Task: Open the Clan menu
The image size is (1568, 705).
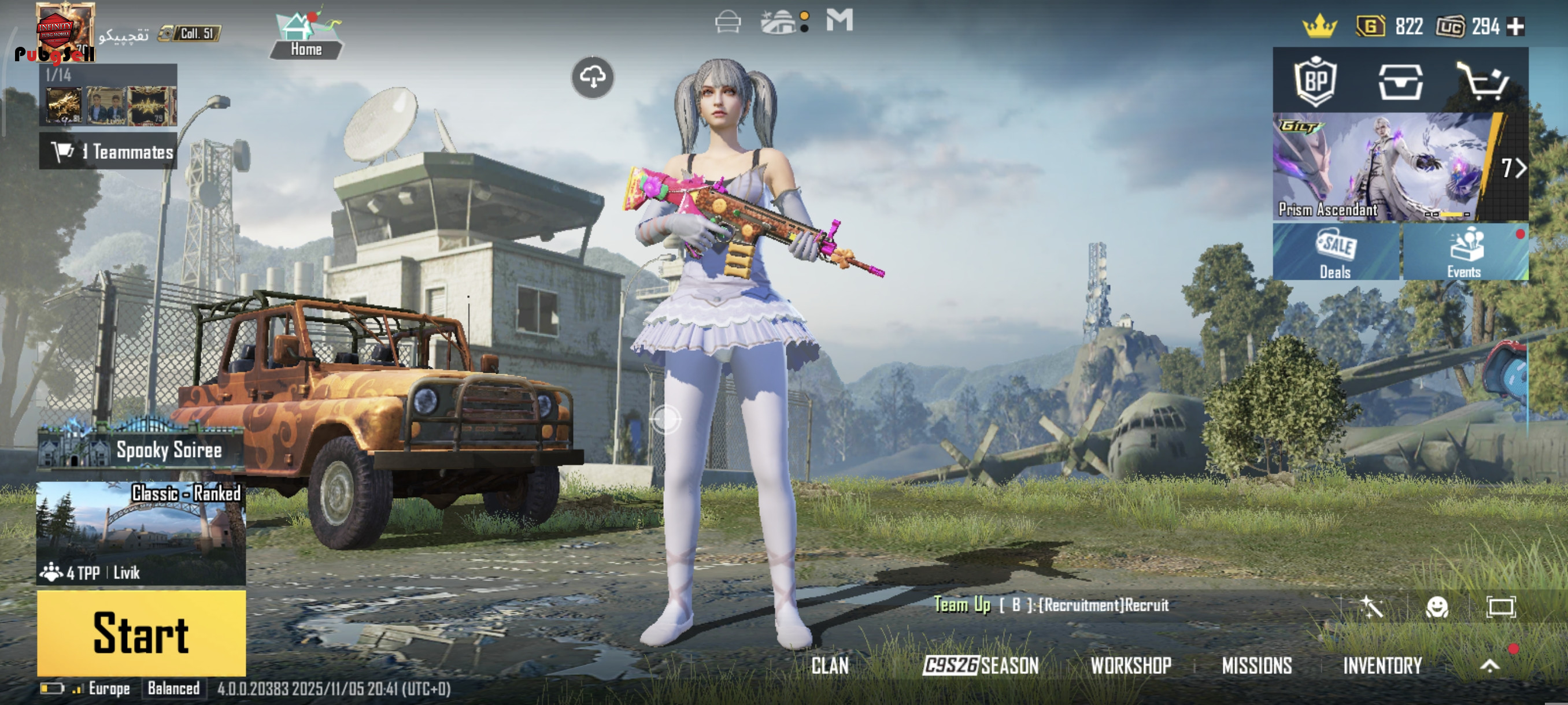Action: click(x=830, y=666)
